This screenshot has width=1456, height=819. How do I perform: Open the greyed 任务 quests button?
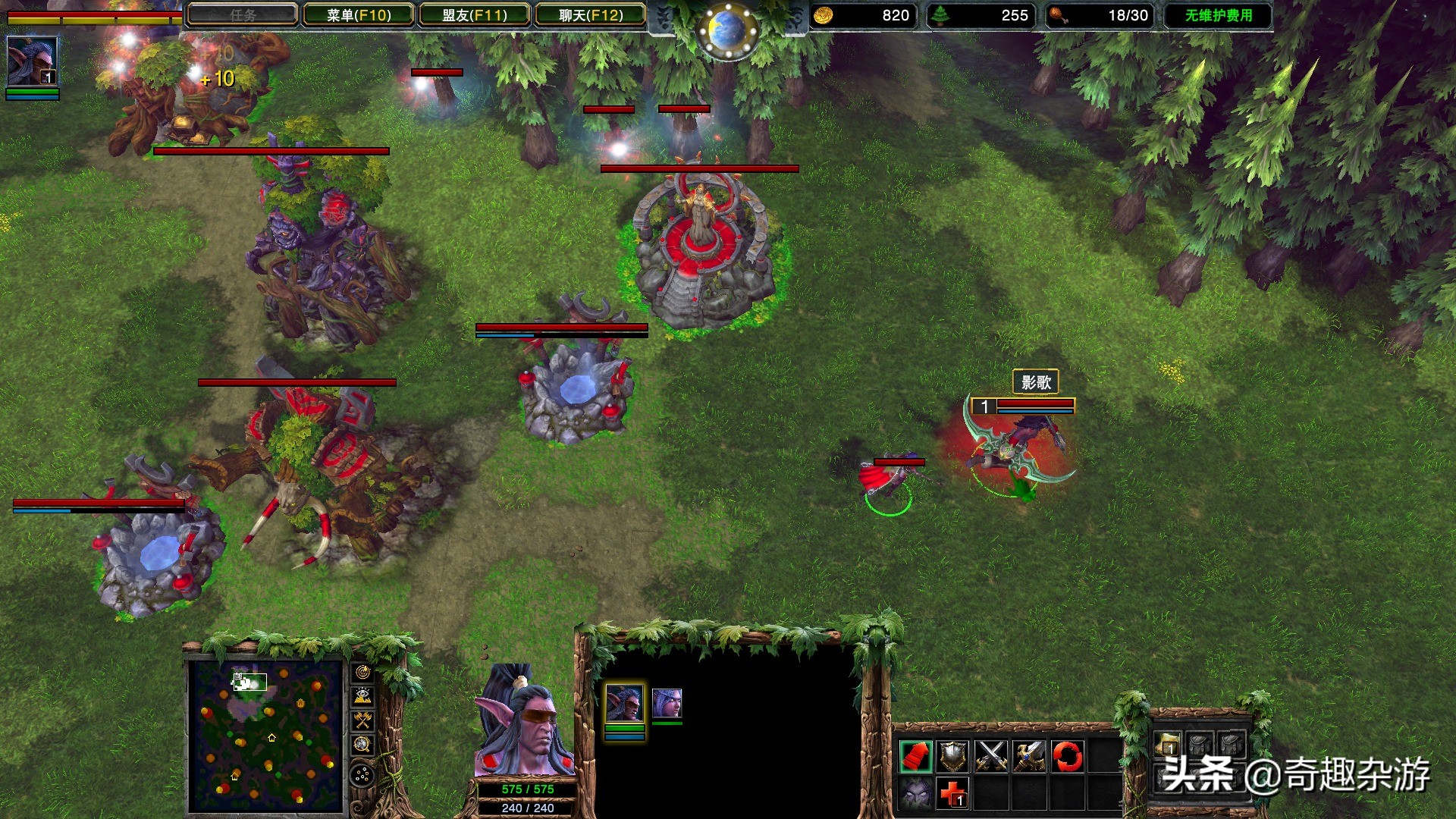243,15
